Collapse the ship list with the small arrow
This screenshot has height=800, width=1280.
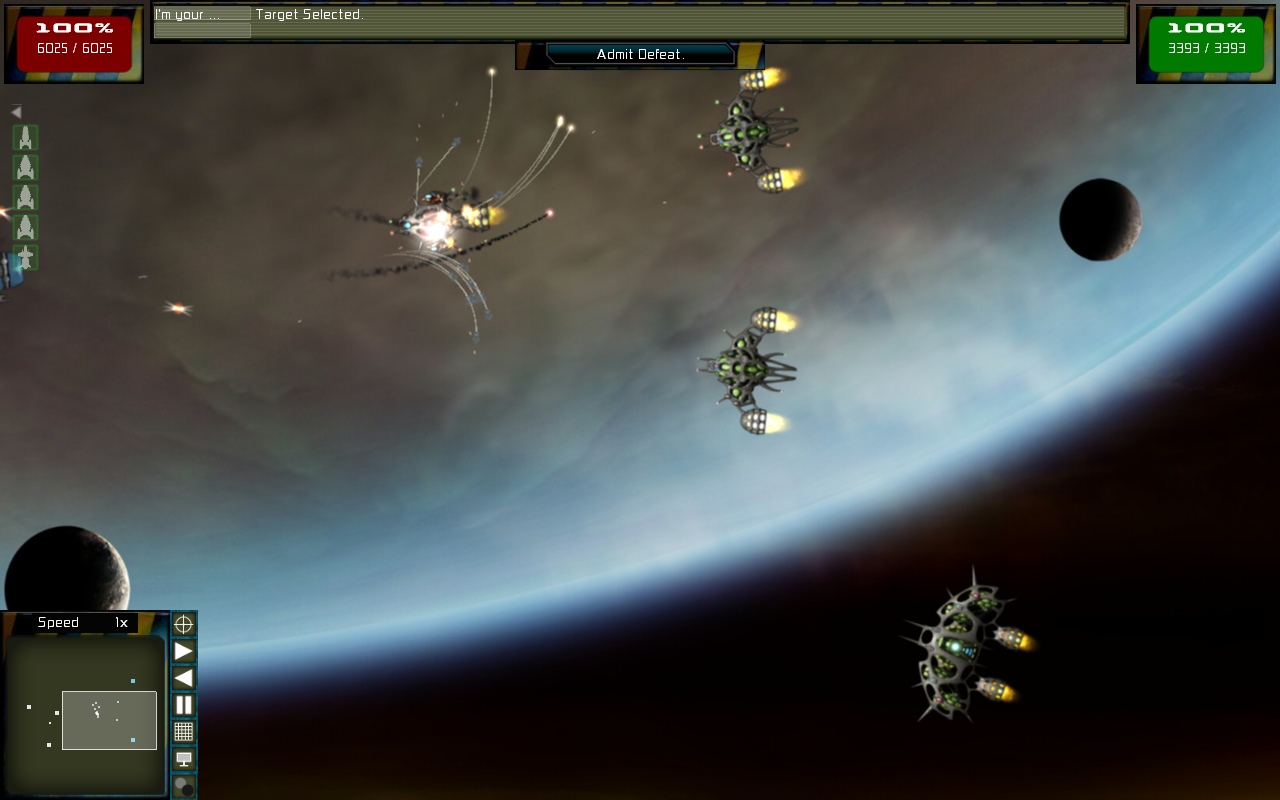[16, 112]
